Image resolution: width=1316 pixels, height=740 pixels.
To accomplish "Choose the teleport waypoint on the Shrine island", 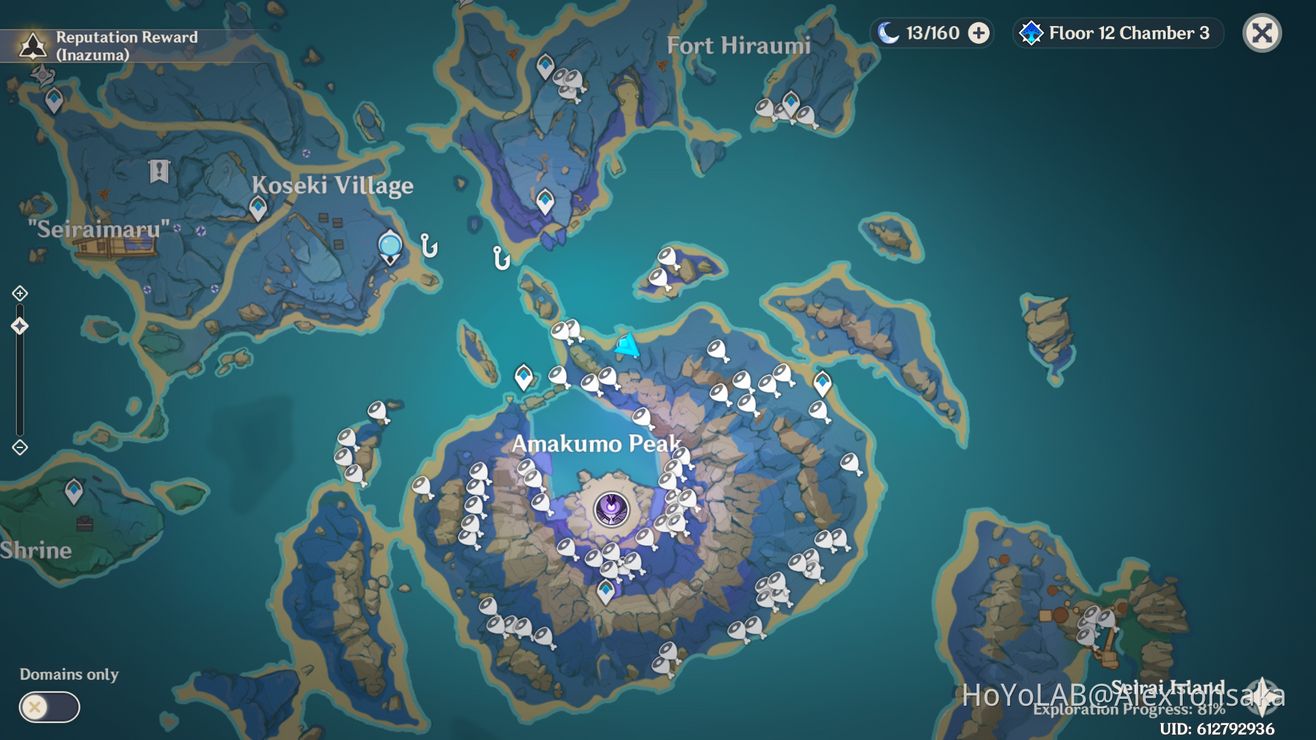I will pyautogui.click(x=74, y=491).
